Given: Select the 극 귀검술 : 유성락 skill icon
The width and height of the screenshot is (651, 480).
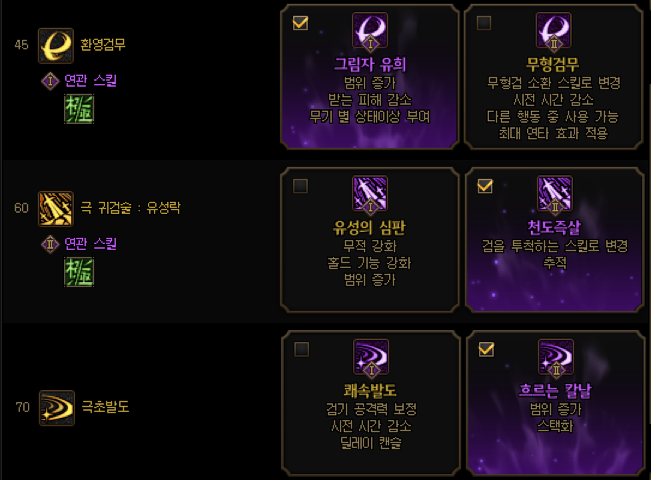Looking at the screenshot, I should click(54, 208).
